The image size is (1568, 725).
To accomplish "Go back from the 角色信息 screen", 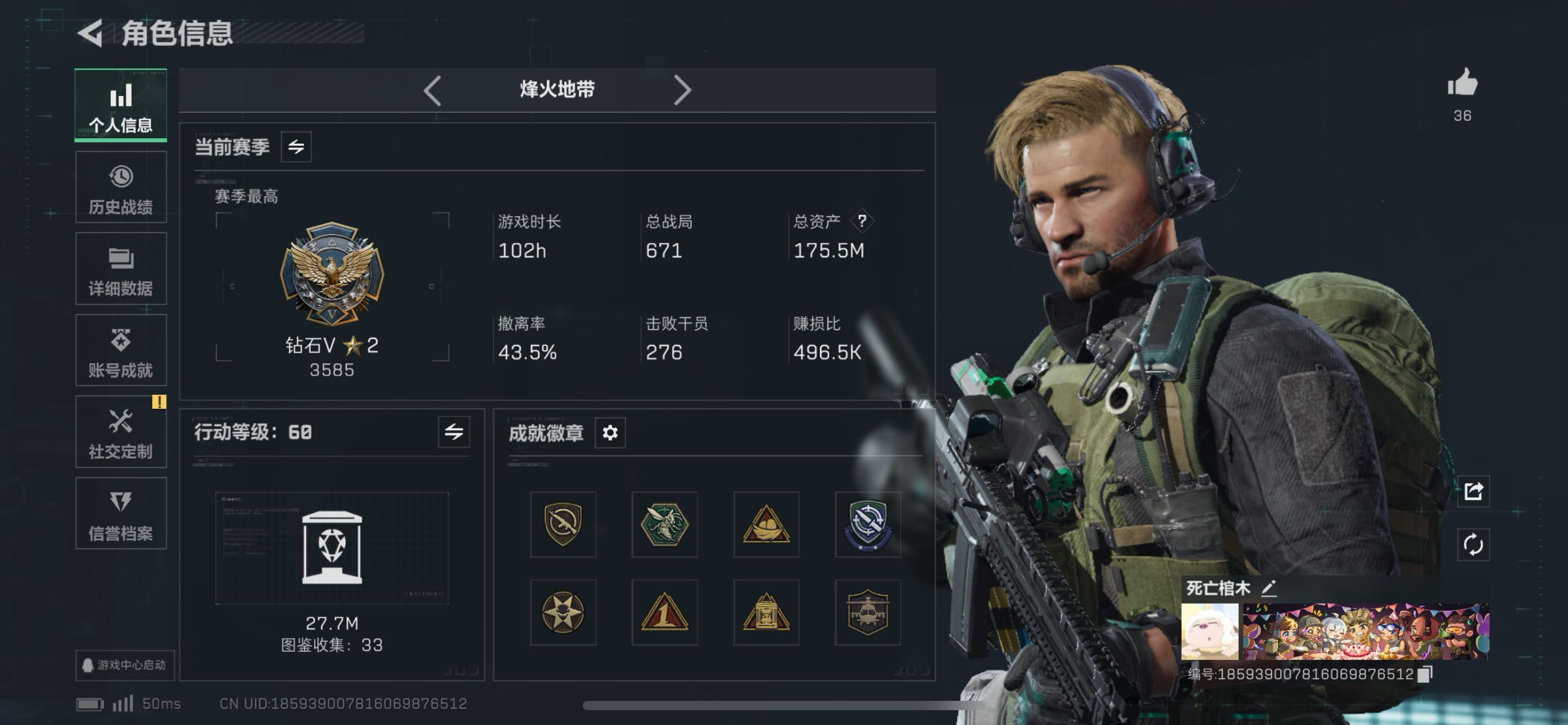I will click(90, 33).
